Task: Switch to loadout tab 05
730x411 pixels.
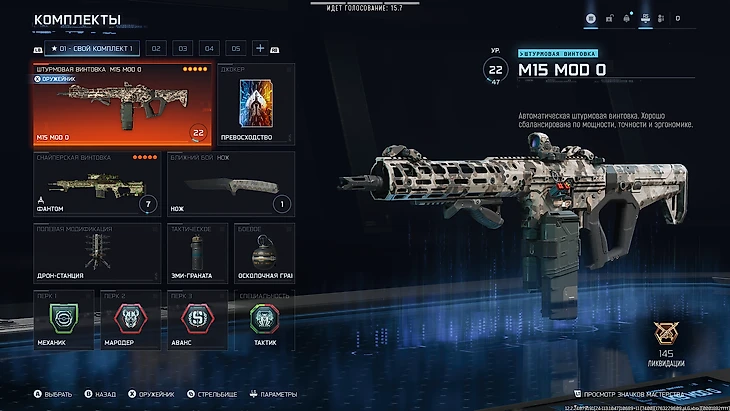Action: click(x=235, y=48)
